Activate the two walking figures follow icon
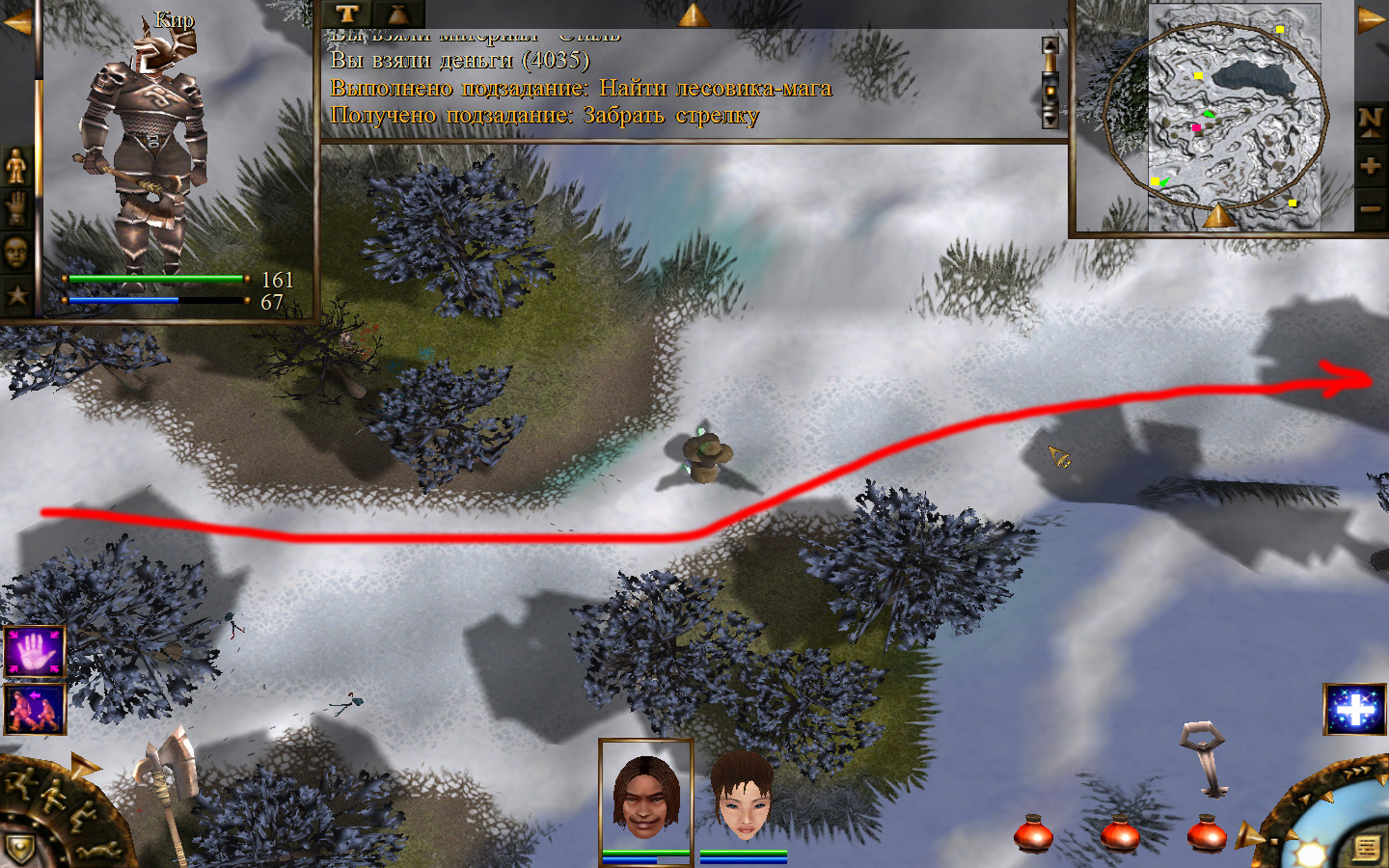Image resolution: width=1389 pixels, height=868 pixels. point(35,709)
